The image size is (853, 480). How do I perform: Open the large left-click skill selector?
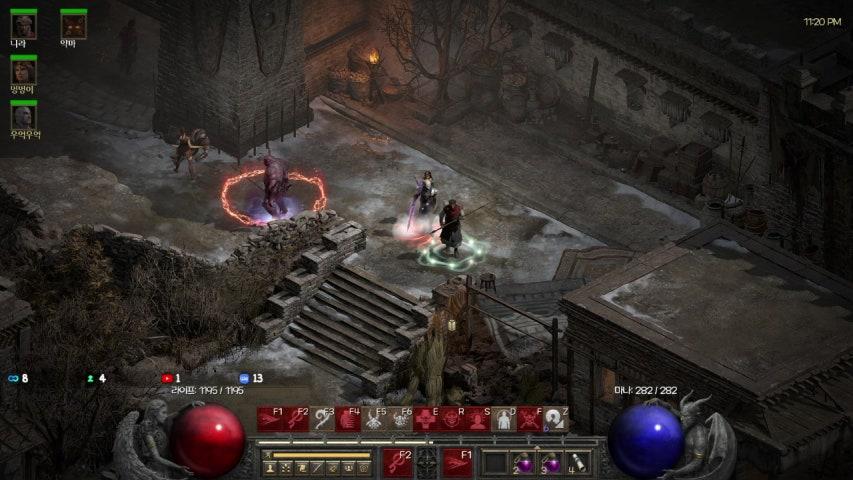398,463
